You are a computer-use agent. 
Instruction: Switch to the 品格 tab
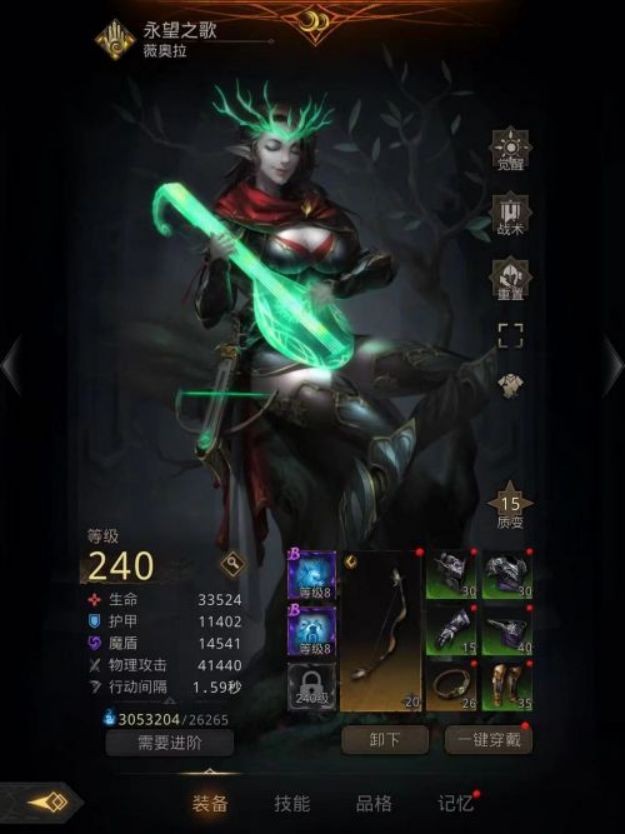[x=374, y=803]
